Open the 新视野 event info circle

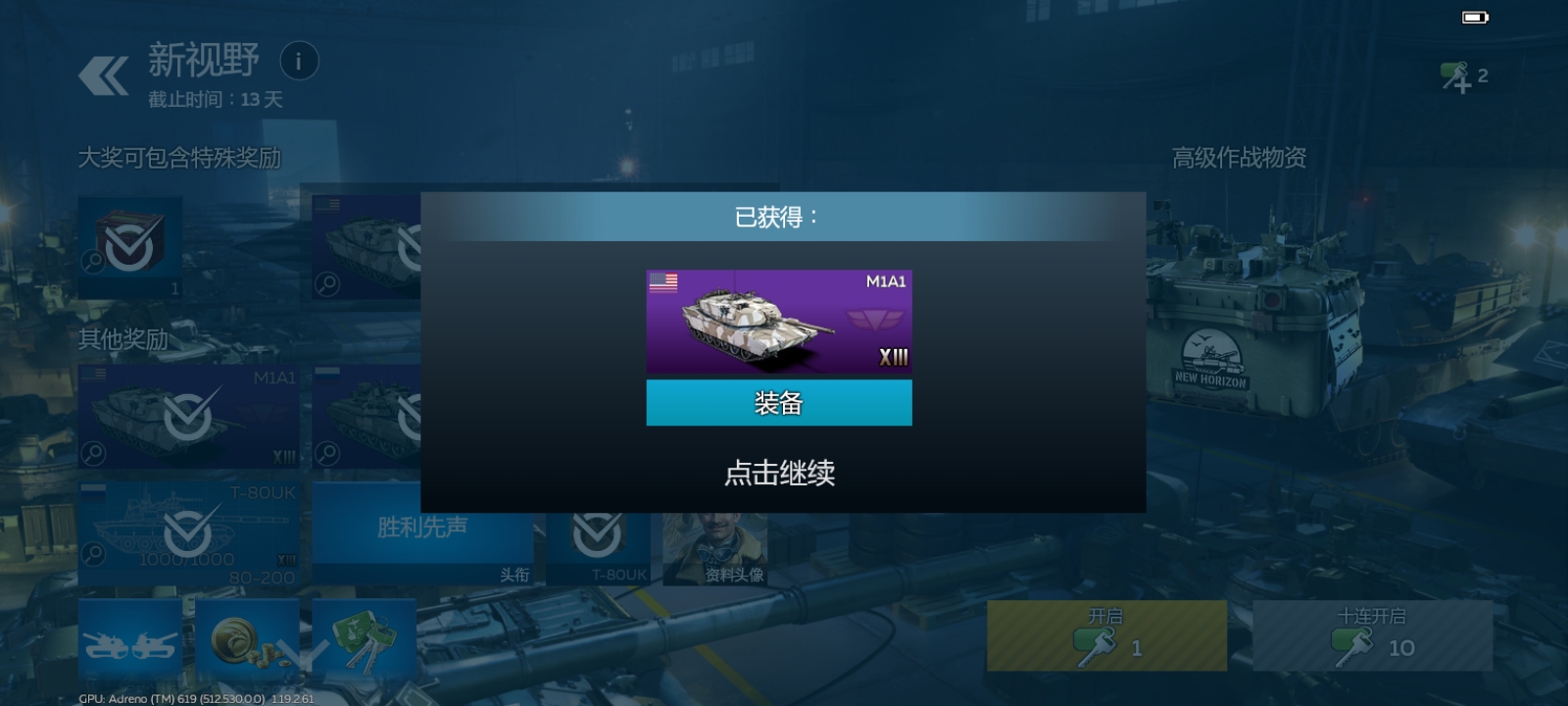(299, 61)
